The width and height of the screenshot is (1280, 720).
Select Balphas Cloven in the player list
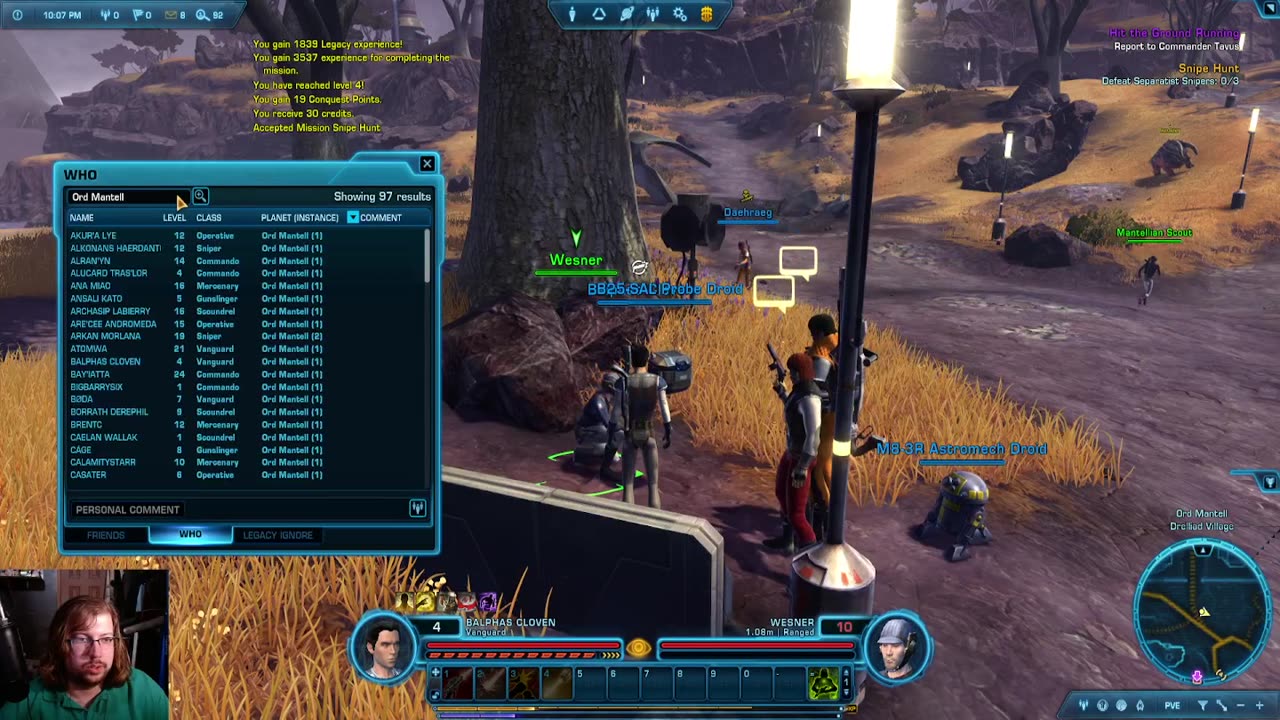[105, 362]
